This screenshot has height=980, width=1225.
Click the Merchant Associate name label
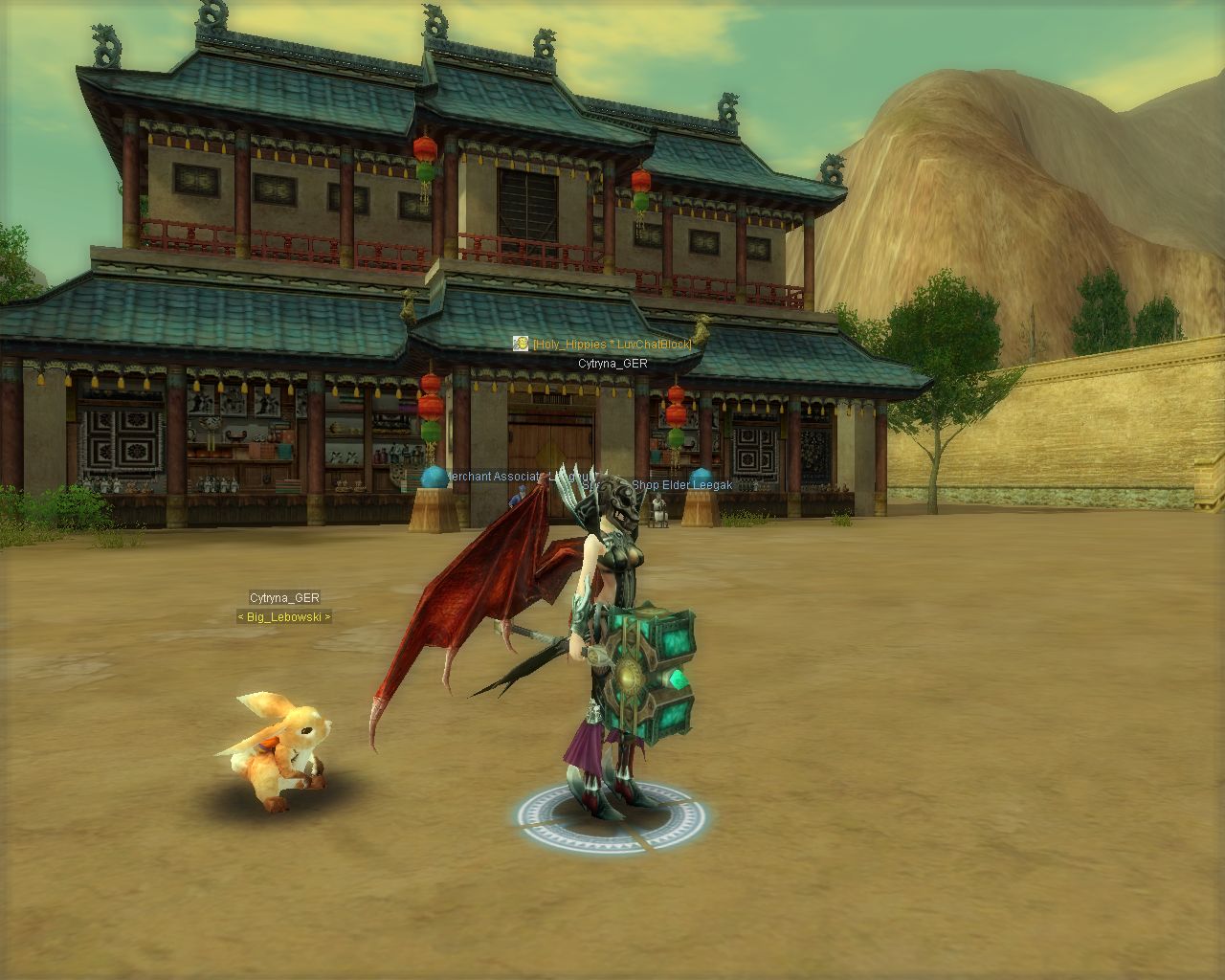500,476
